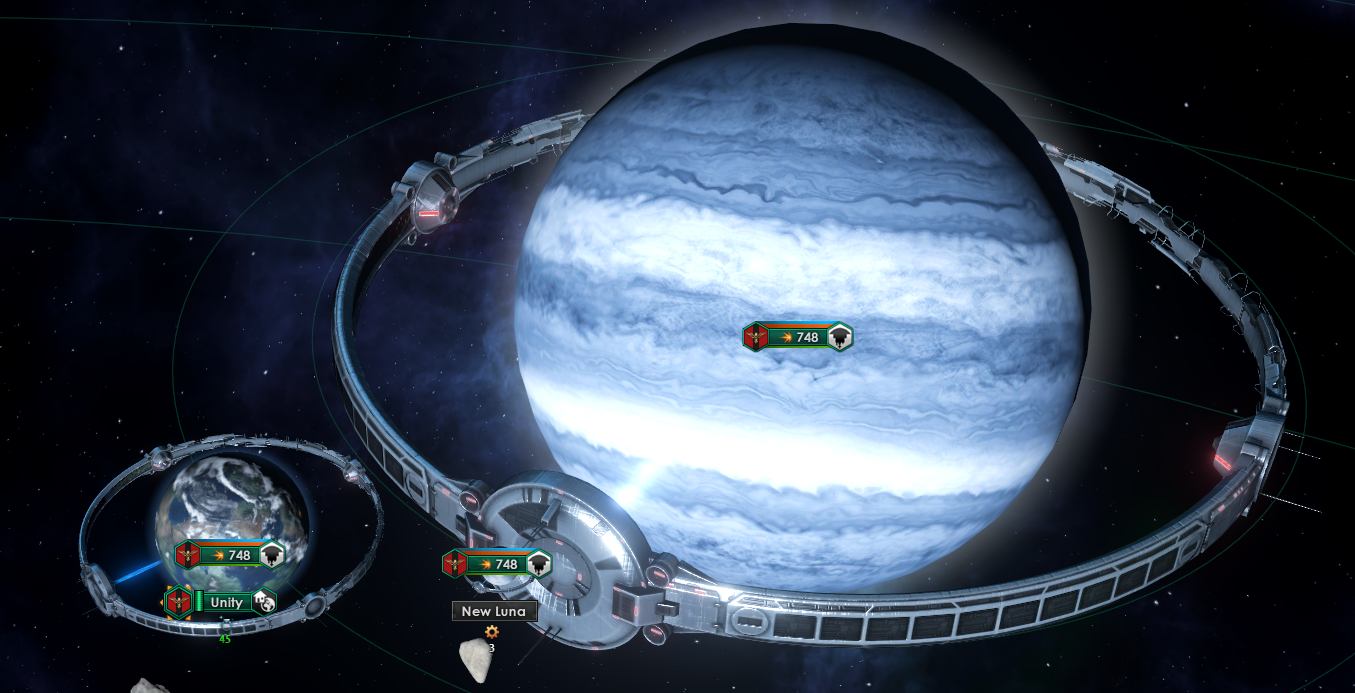This screenshot has width=1355, height=693.
Task: Click the New Luna name label
Action: [x=494, y=611]
